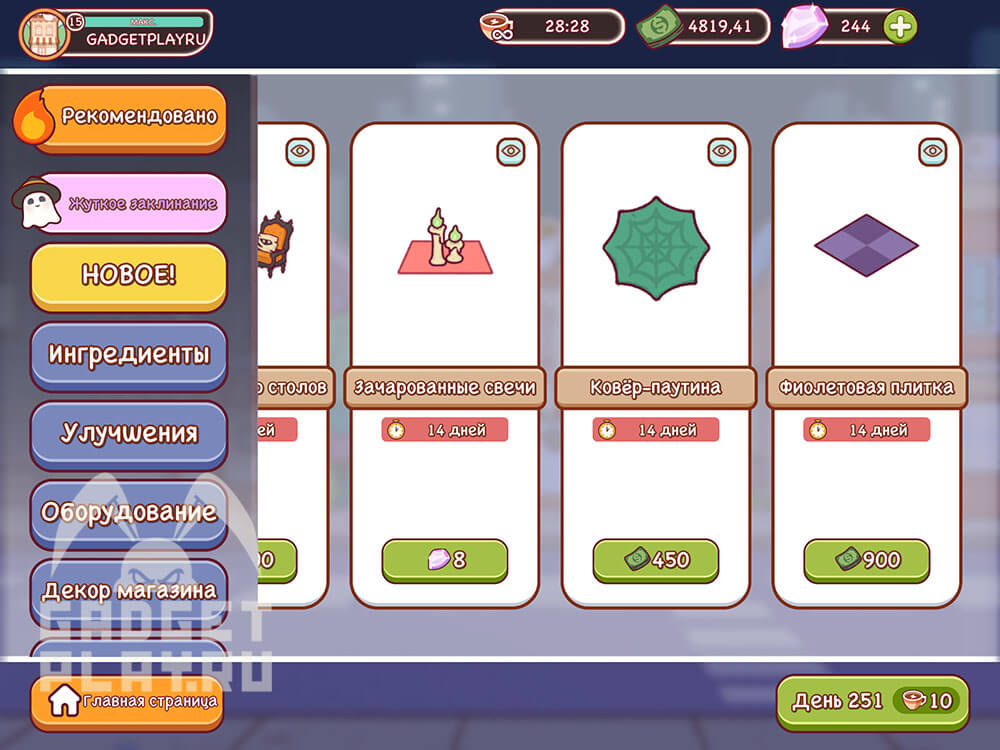Select the Ковёр-паутина item card
The width and height of the screenshot is (1000, 750).
point(656,260)
